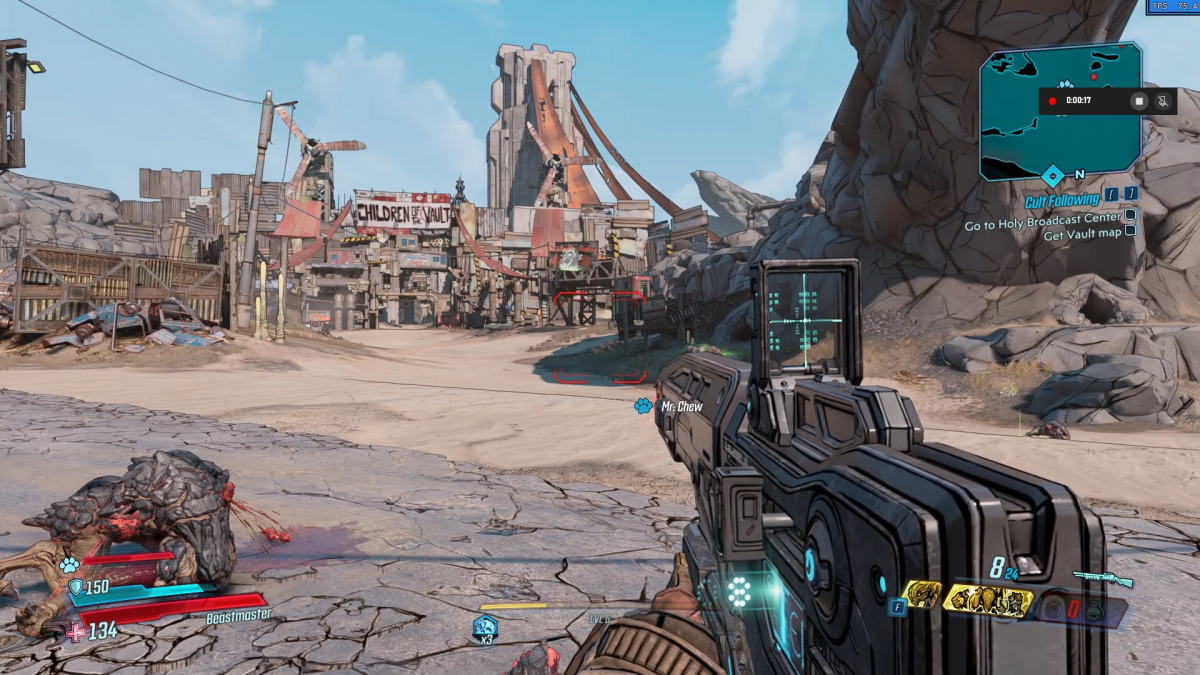Click the wide yellow pet skill icon

(988, 600)
